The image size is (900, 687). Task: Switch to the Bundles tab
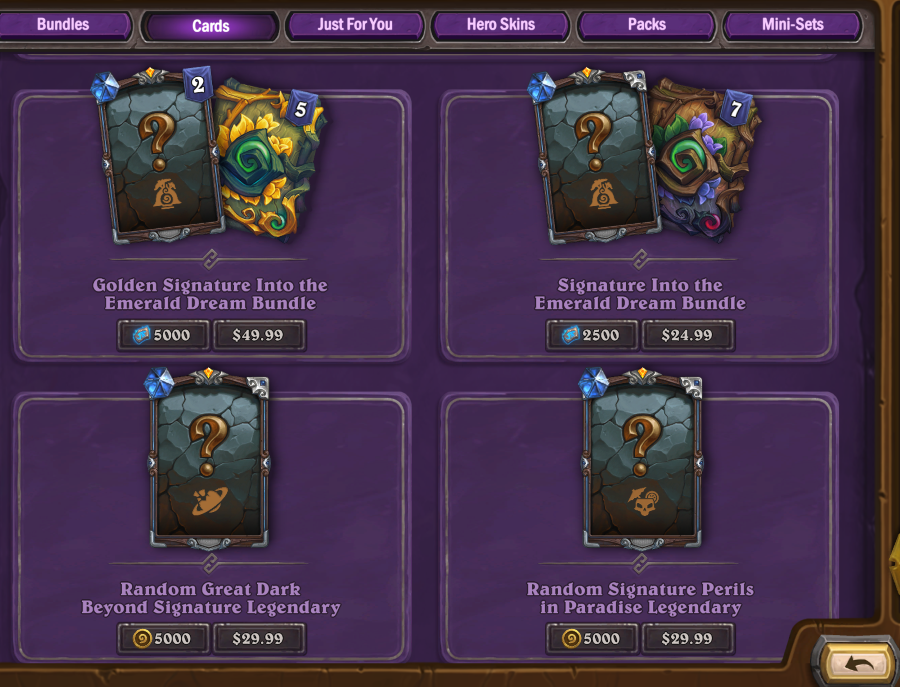click(63, 25)
